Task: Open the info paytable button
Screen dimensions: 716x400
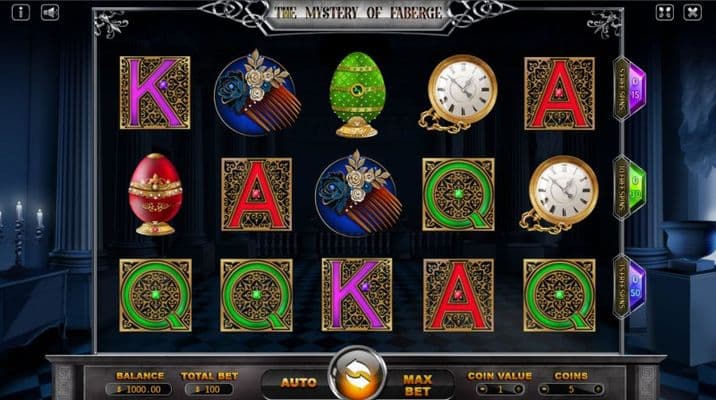Action: 22,13
